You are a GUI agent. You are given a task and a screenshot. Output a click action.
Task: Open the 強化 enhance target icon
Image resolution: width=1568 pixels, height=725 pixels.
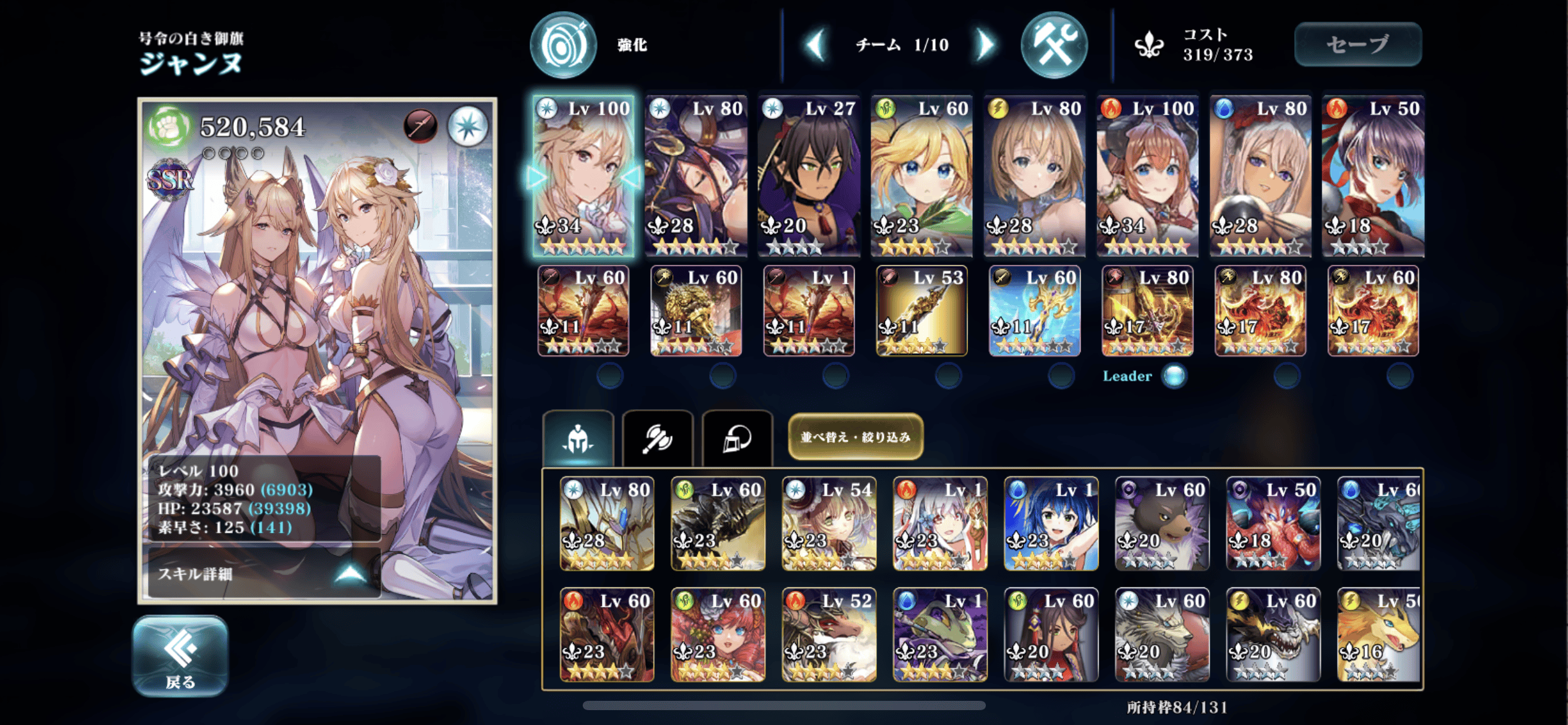(564, 45)
